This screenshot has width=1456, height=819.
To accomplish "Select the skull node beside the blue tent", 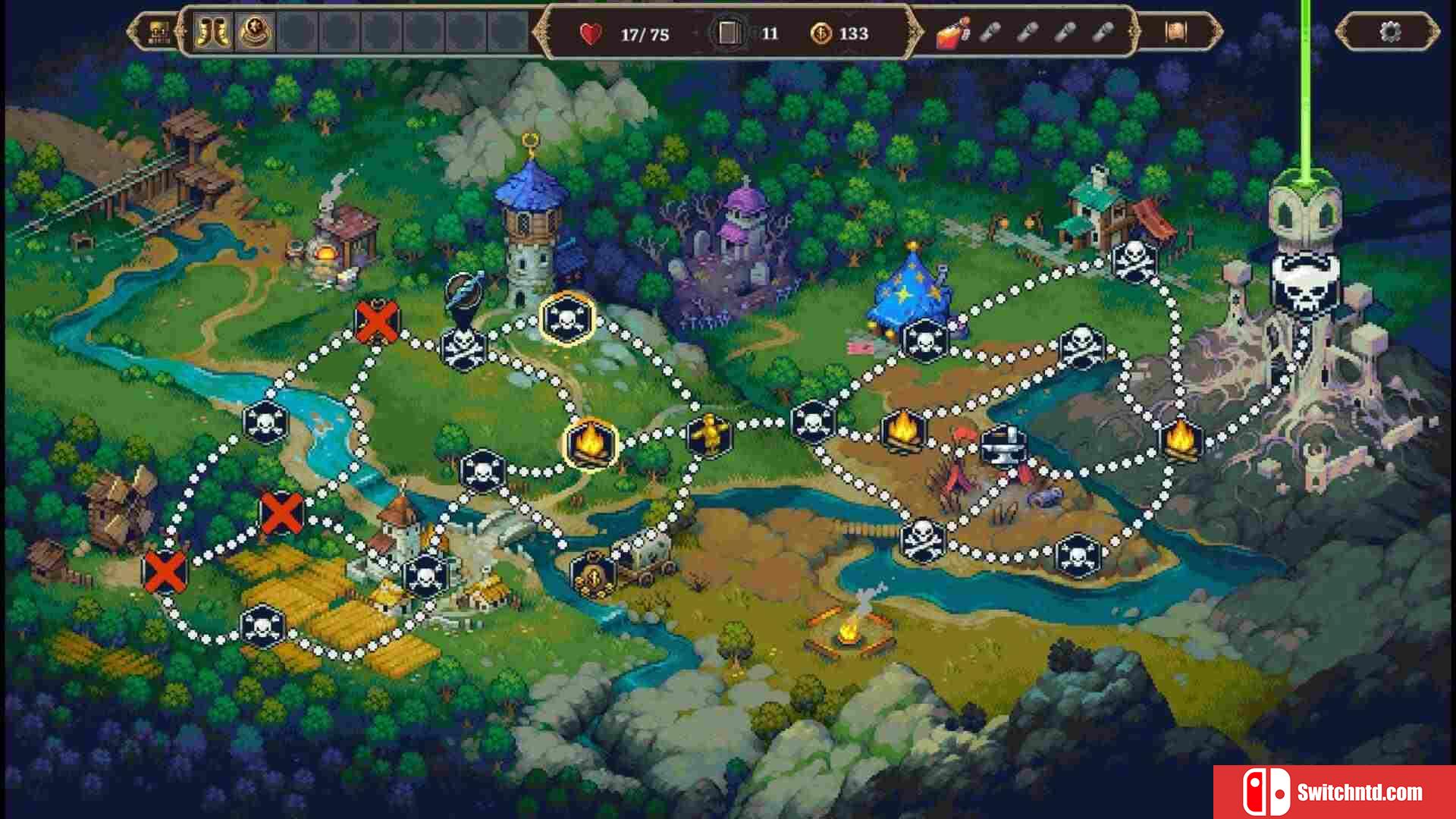I will click(x=925, y=340).
